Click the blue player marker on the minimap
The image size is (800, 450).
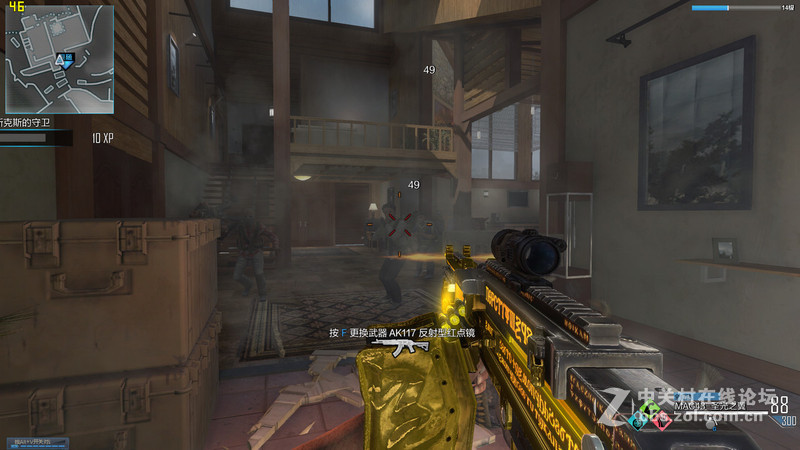pos(66,60)
